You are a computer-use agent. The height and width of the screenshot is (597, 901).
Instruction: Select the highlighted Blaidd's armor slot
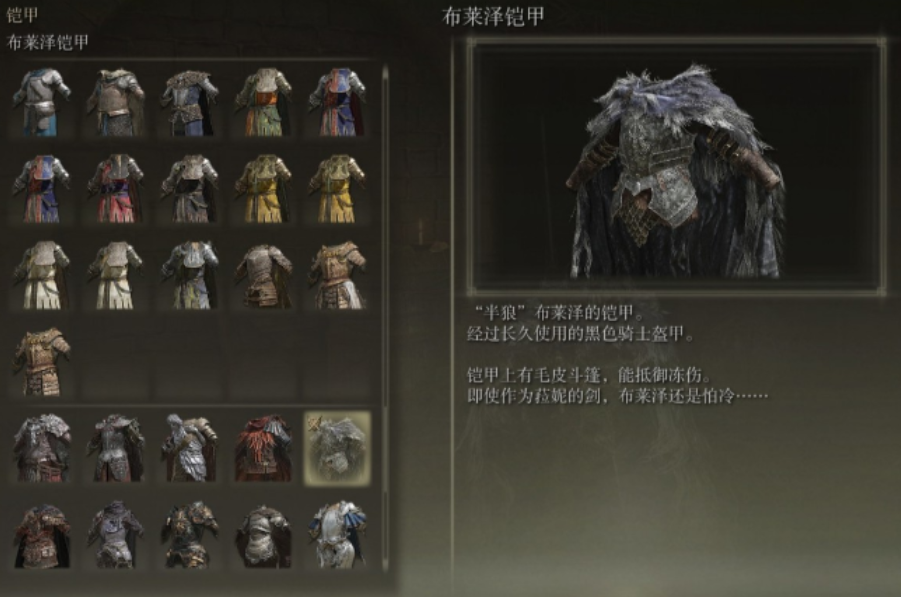[x=337, y=447]
